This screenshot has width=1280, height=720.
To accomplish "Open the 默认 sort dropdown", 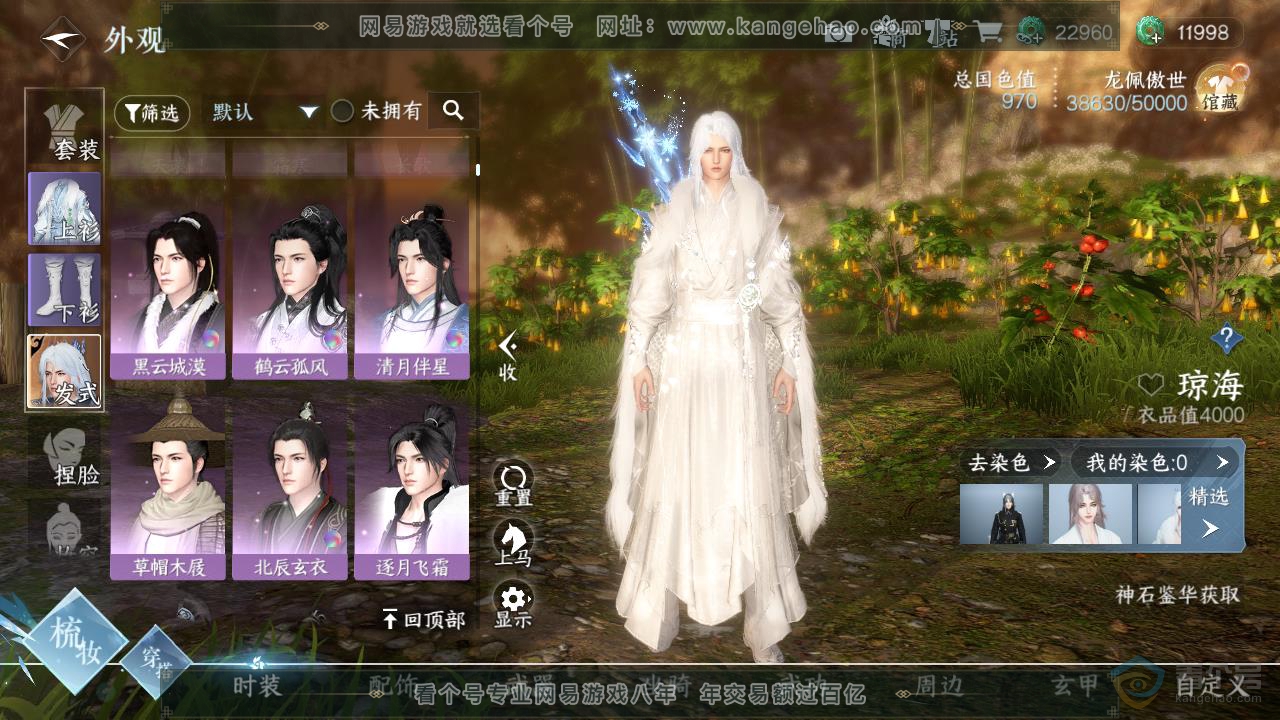I will [x=264, y=112].
